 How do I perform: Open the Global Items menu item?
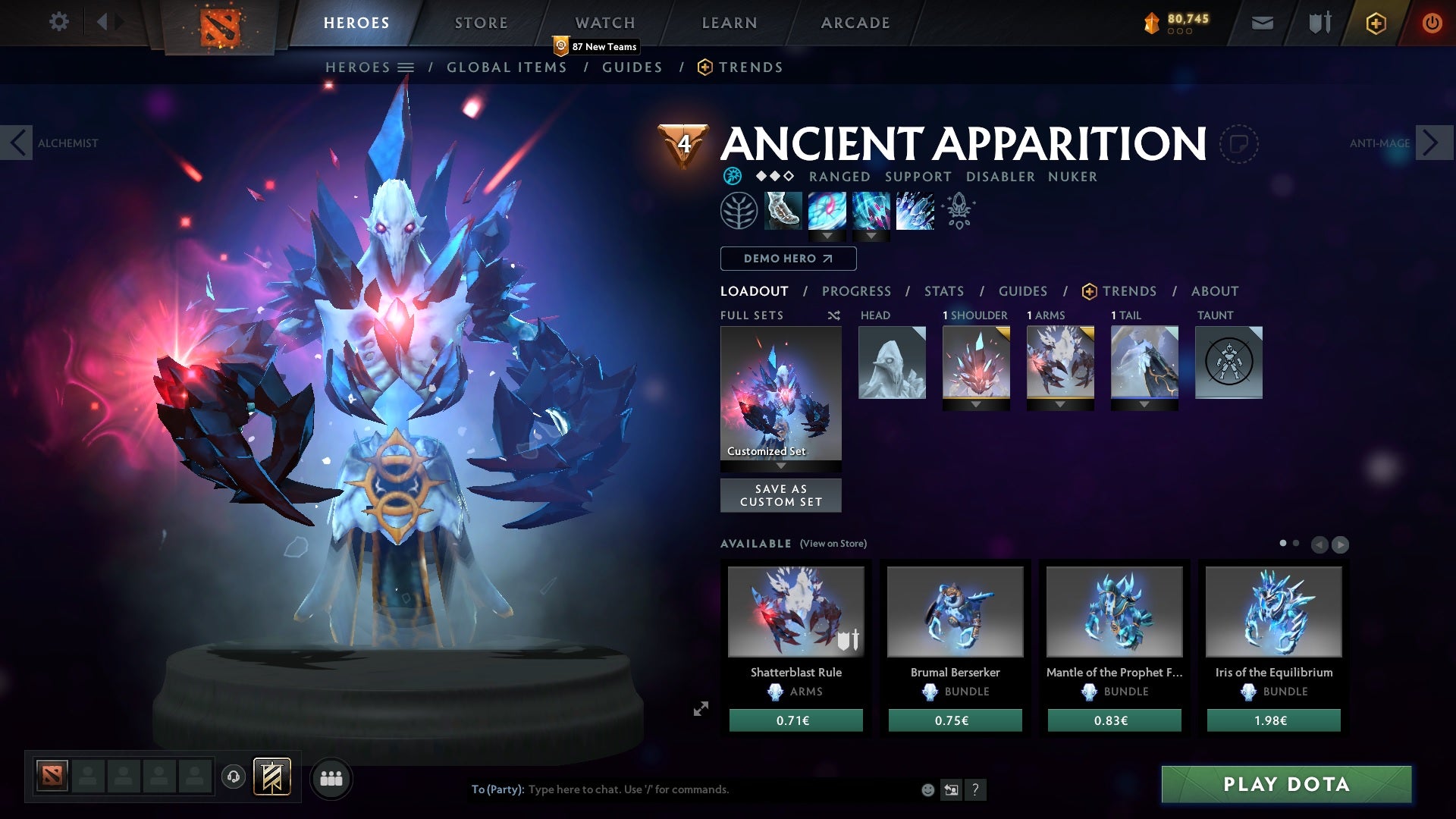507,67
